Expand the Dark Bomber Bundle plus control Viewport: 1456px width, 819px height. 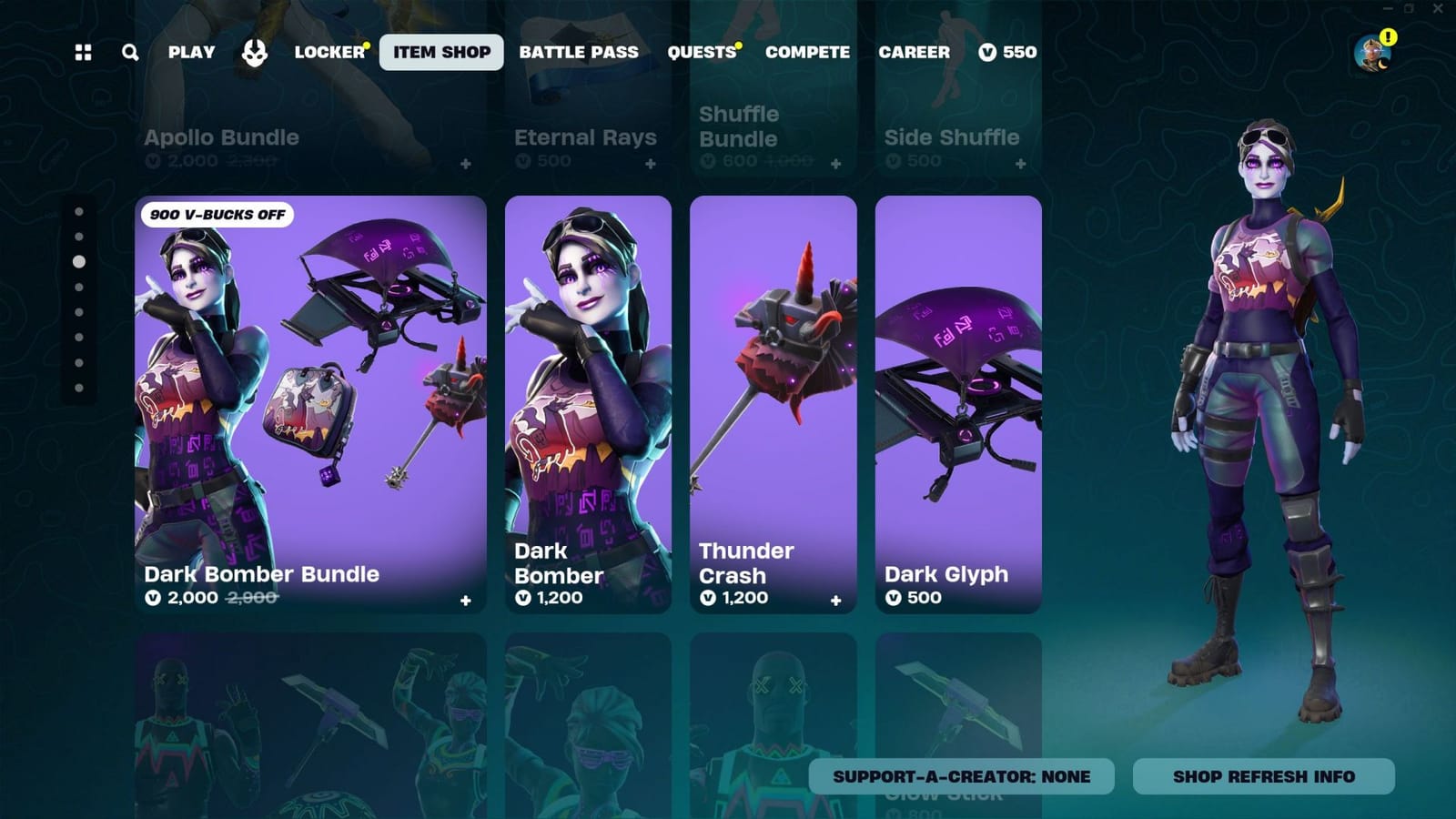pos(465,599)
